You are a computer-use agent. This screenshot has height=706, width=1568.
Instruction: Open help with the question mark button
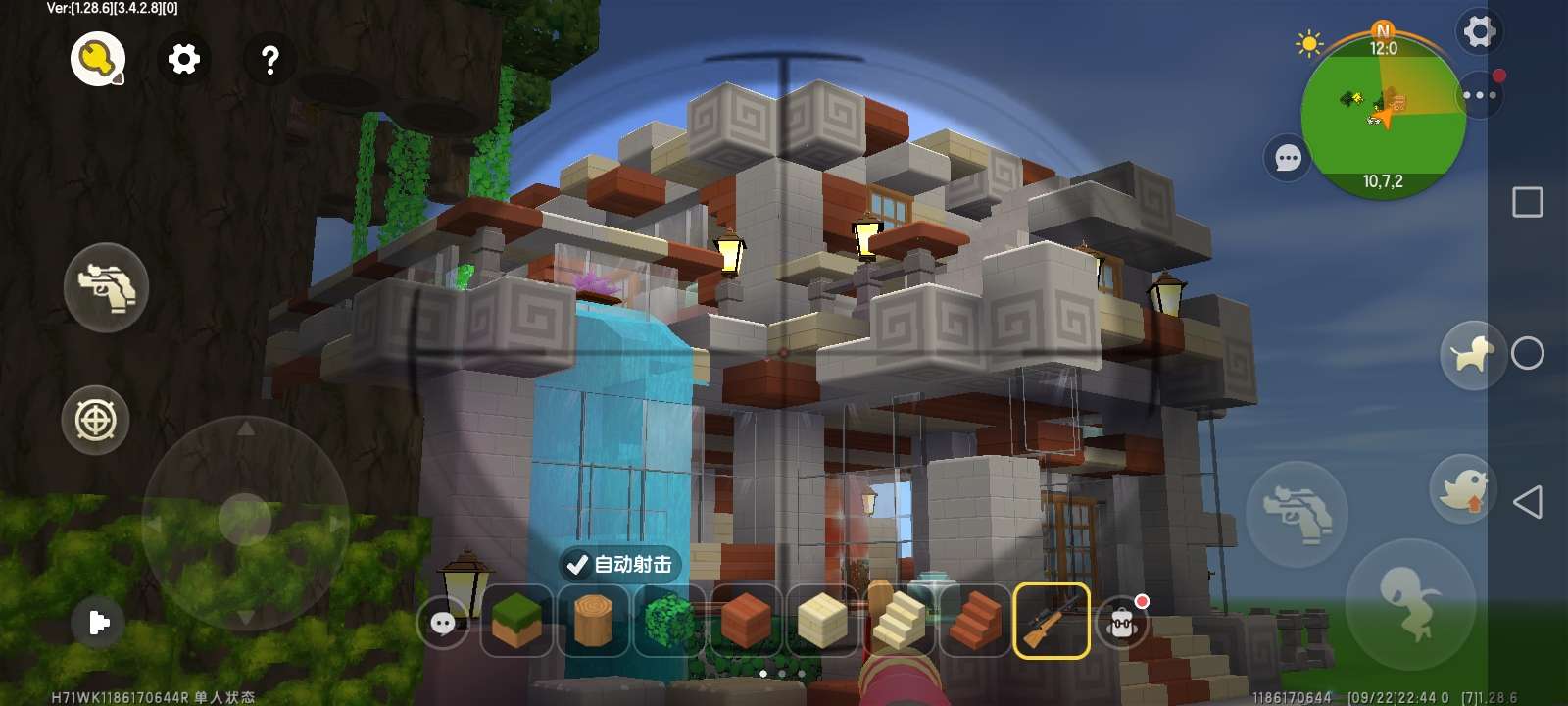[x=269, y=60]
